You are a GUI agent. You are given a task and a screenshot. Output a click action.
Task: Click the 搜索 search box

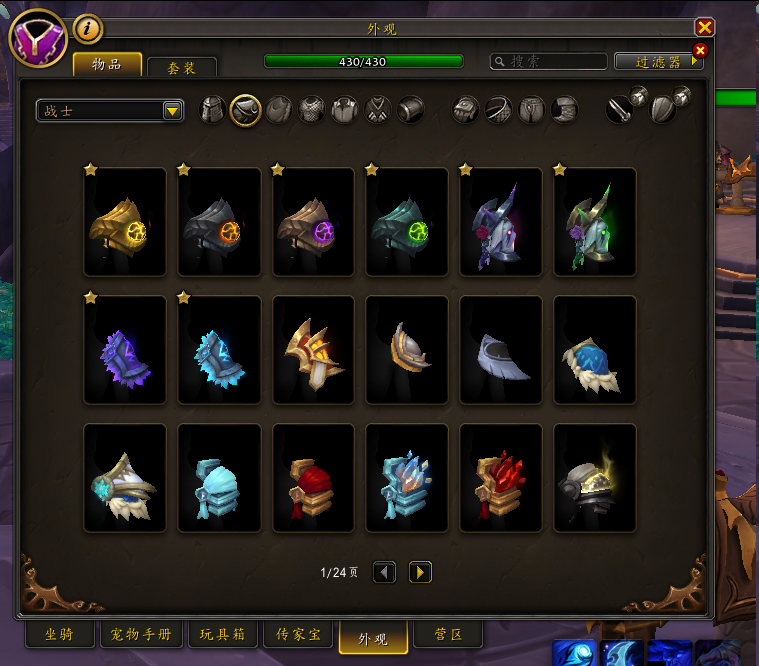click(548, 62)
